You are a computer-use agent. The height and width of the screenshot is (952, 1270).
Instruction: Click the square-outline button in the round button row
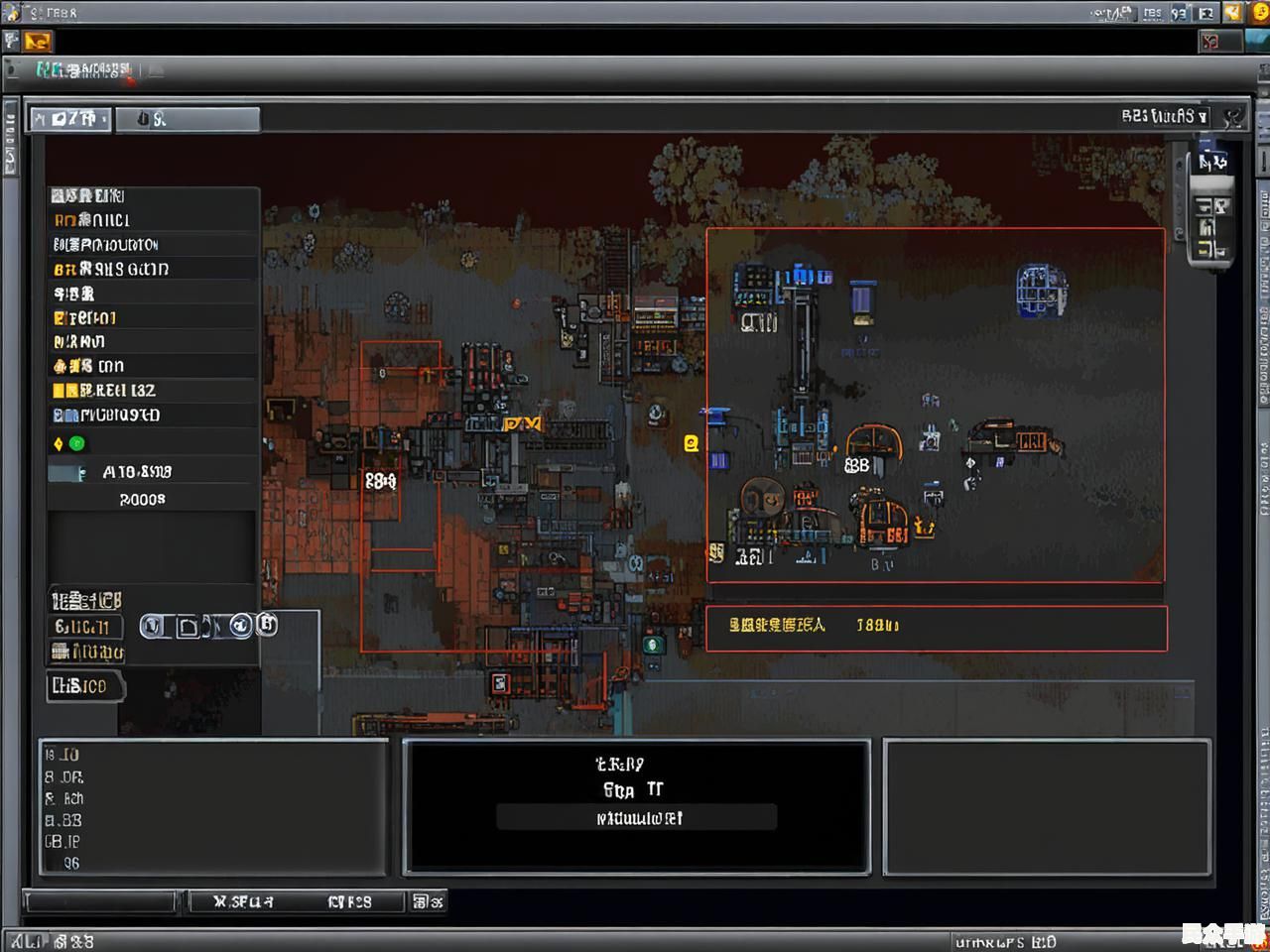pos(188,627)
